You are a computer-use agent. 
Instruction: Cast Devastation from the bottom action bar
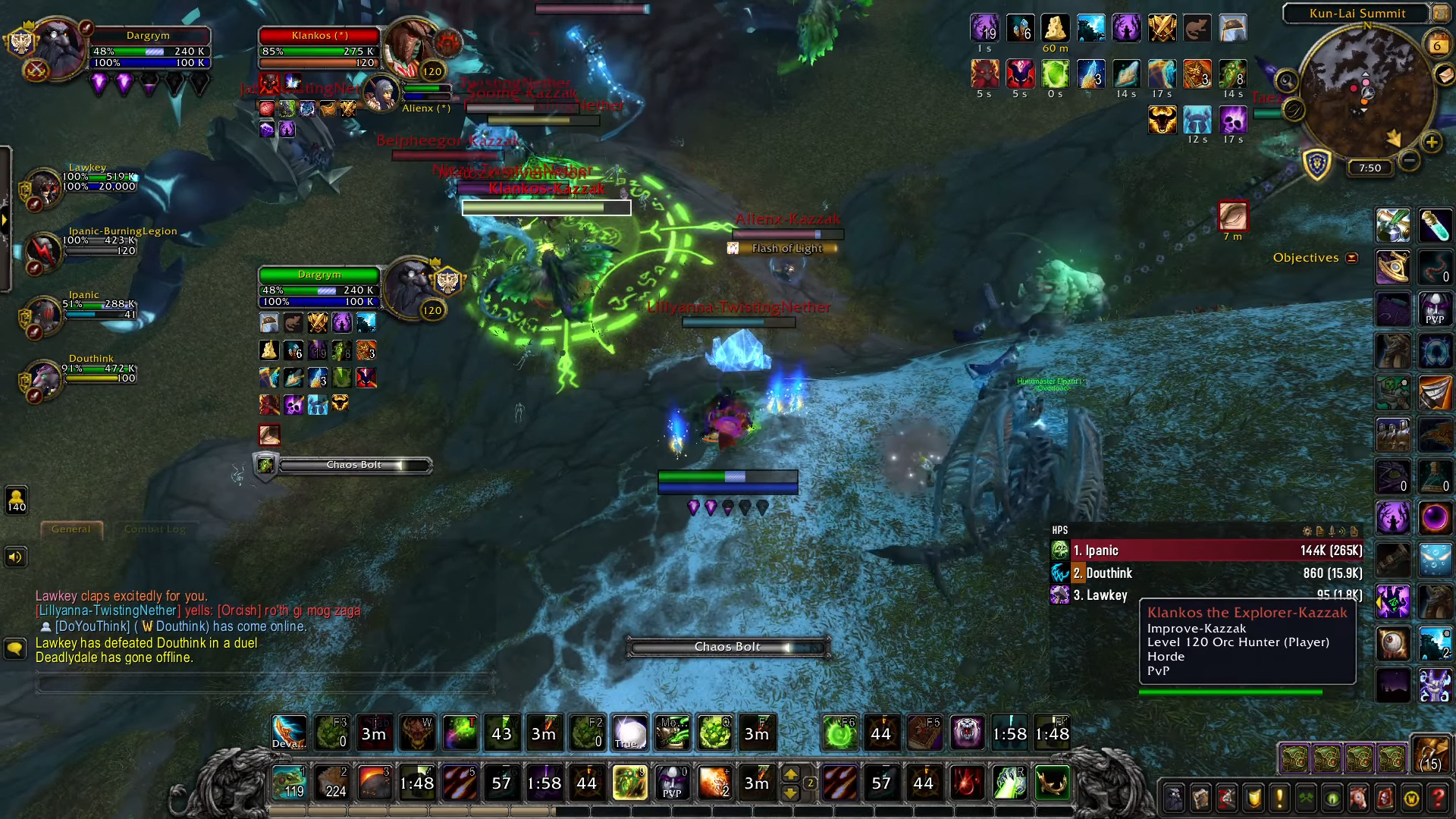pos(289,733)
